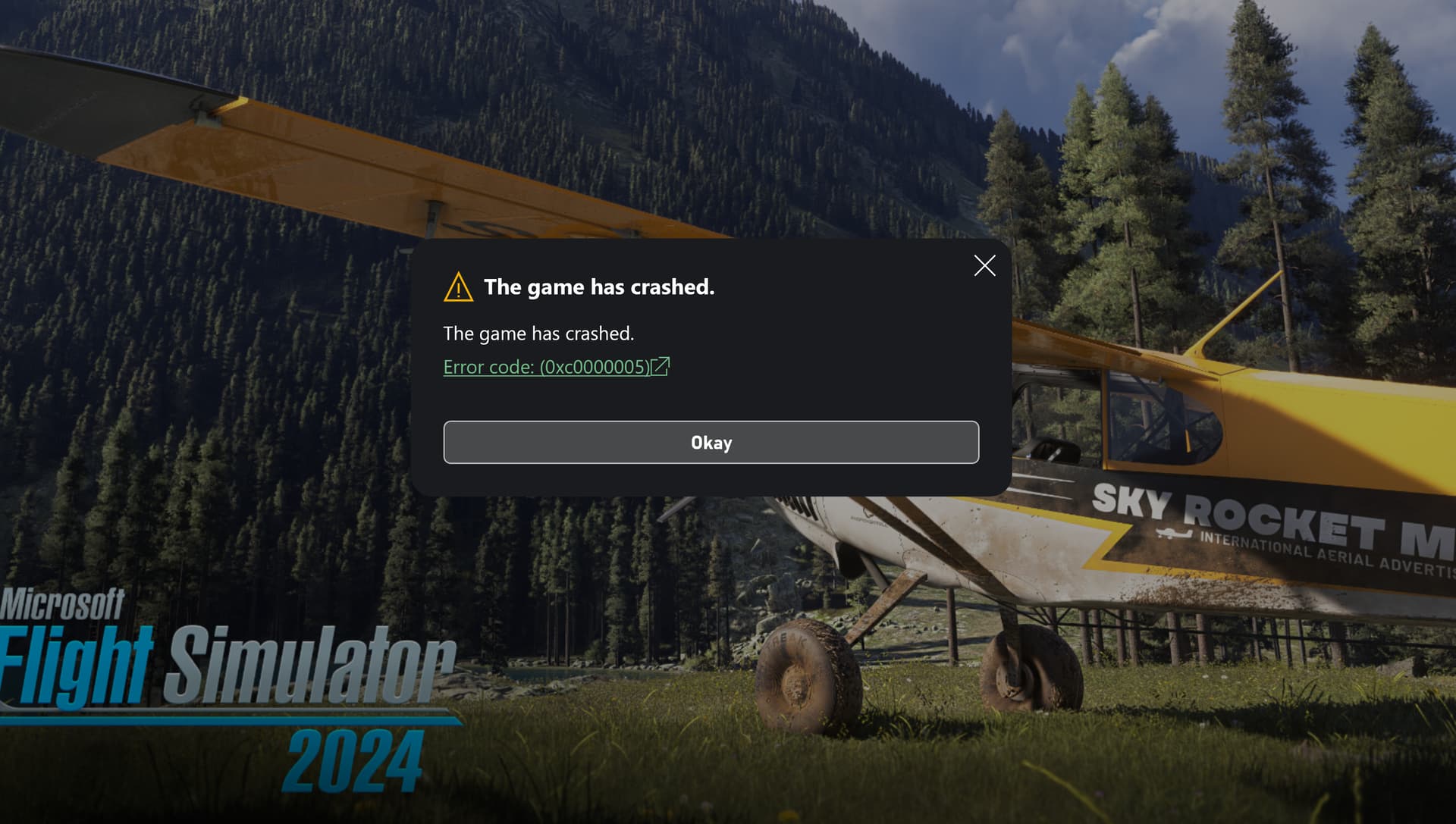1456x824 pixels.
Task: Dismiss the crash dialog with the X
Action: click(984, 266)
